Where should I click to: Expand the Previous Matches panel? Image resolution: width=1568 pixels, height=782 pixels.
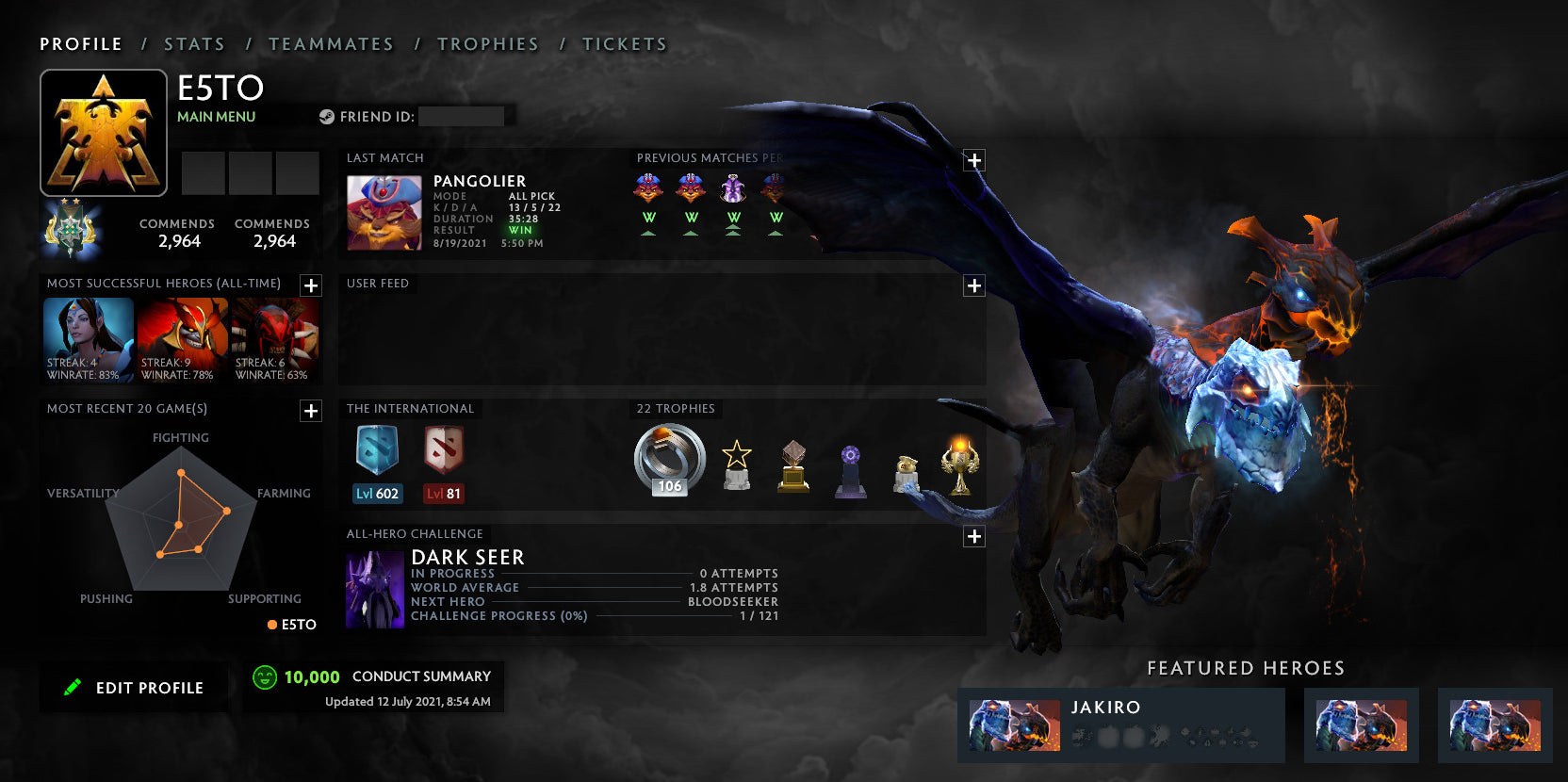[x=973, y=160]
